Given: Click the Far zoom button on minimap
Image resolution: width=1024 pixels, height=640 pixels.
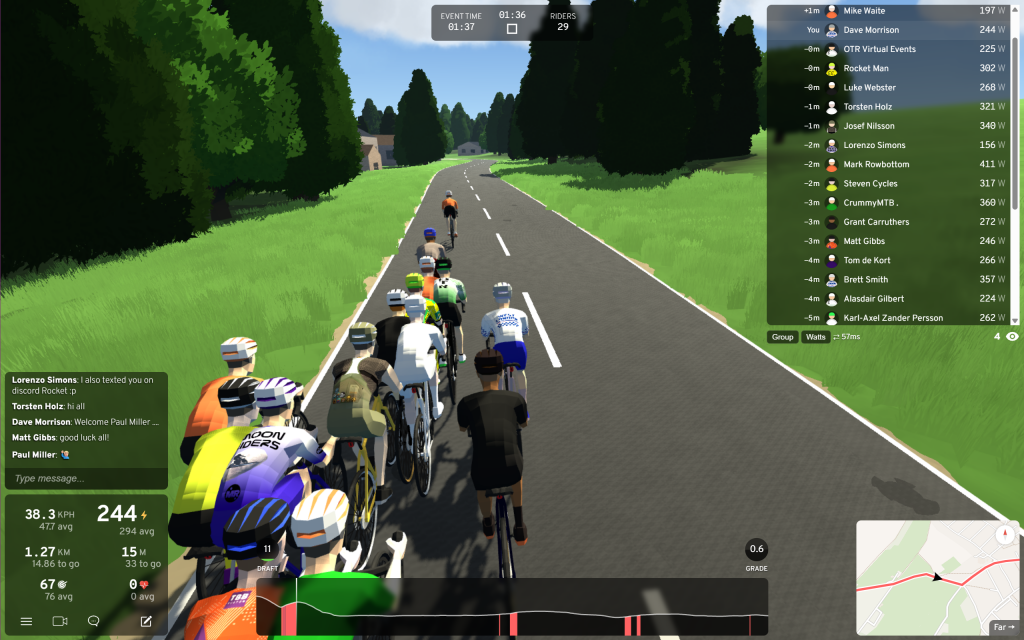Looking at the screenshot, I should [1002, 628].
